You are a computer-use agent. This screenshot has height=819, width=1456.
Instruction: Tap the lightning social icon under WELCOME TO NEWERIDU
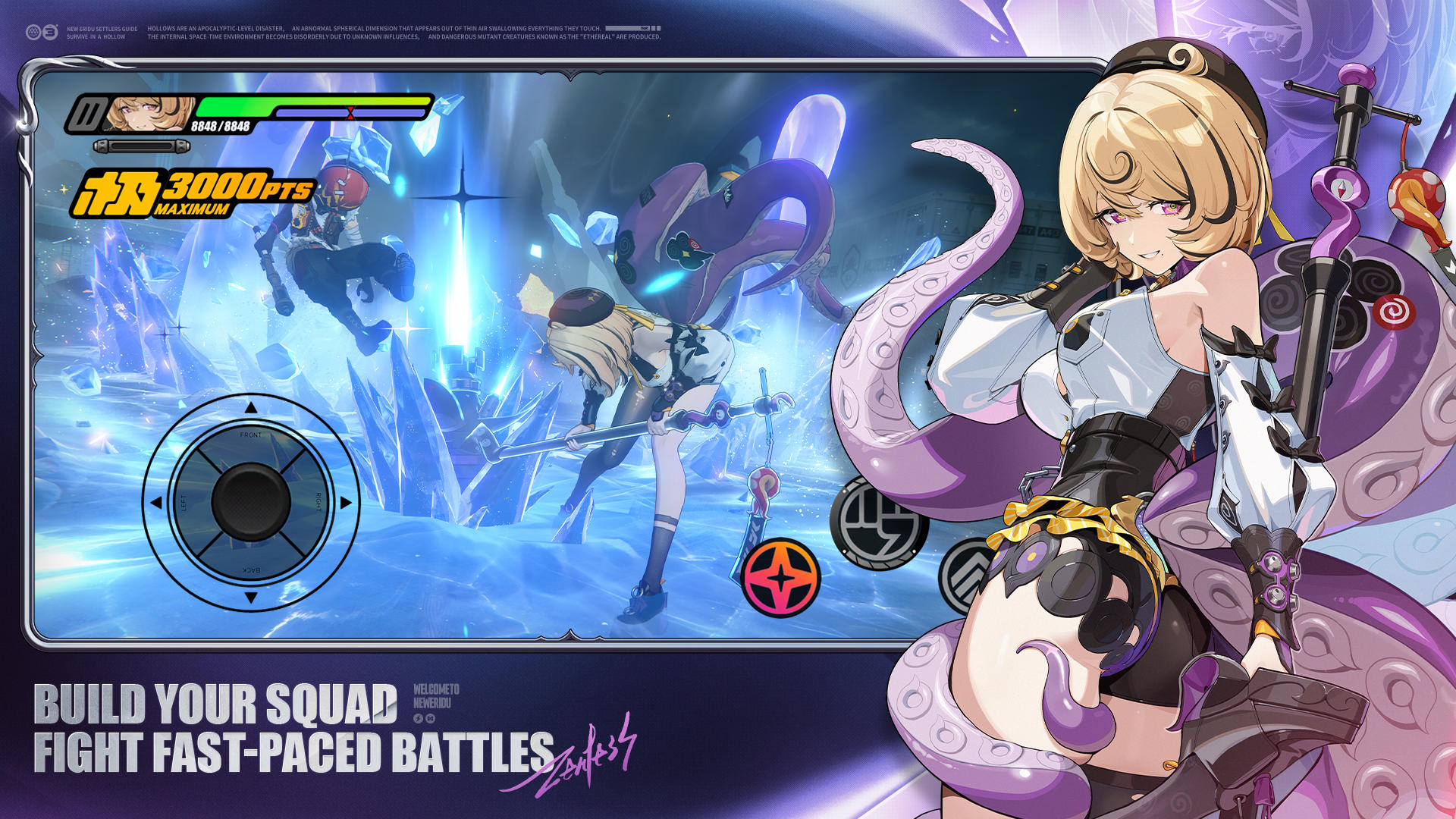(x=418, y=718)
